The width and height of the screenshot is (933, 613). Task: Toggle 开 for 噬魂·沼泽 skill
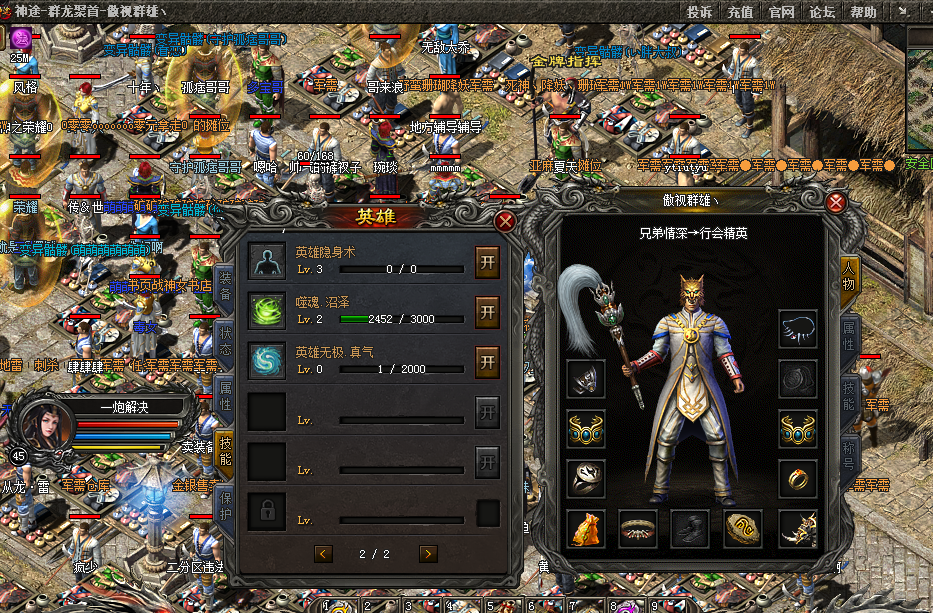(487, 311)
